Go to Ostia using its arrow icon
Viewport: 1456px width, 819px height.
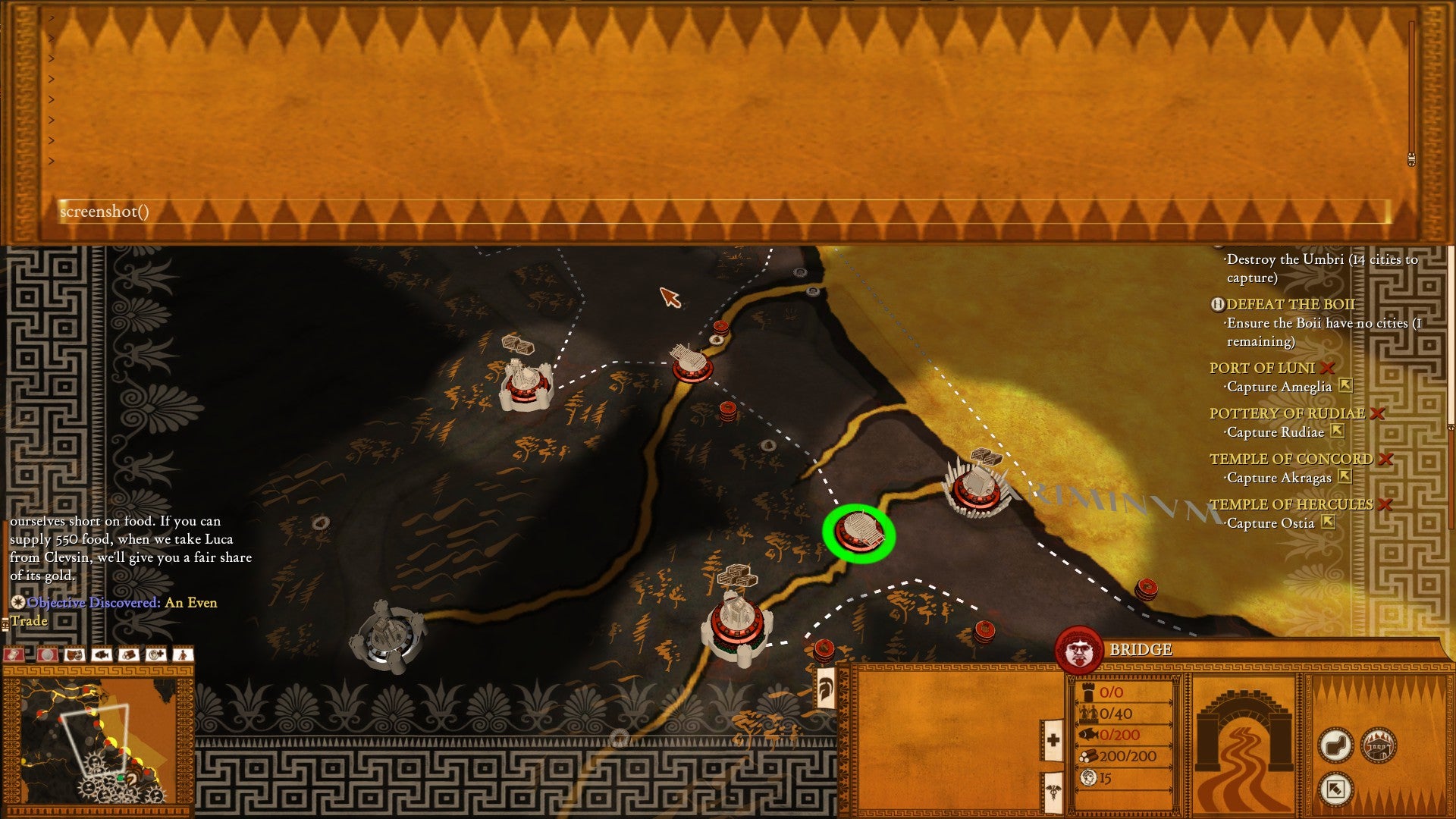tap(1328, 522)
